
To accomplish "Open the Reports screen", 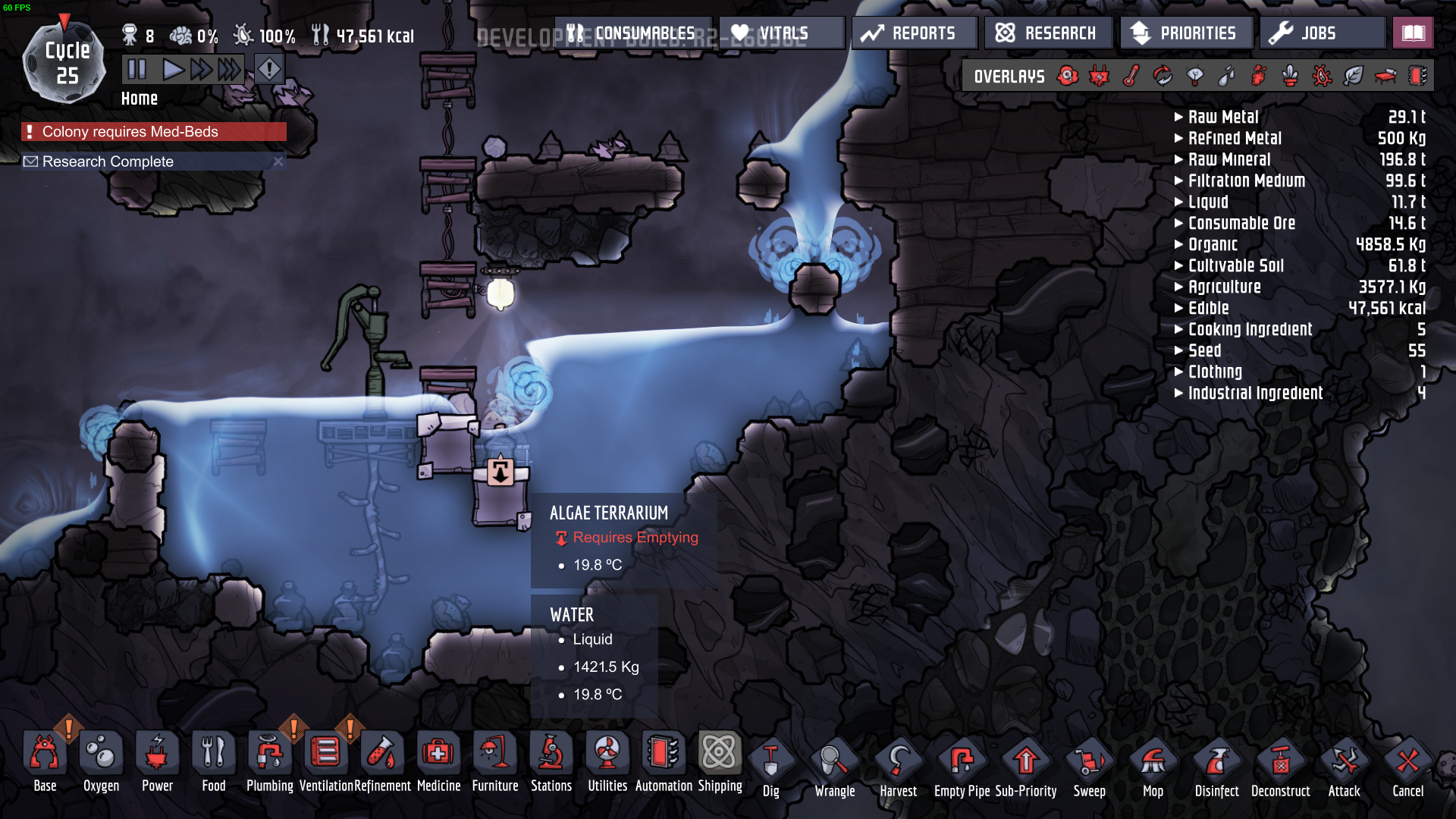I will (x=913, y=33).
